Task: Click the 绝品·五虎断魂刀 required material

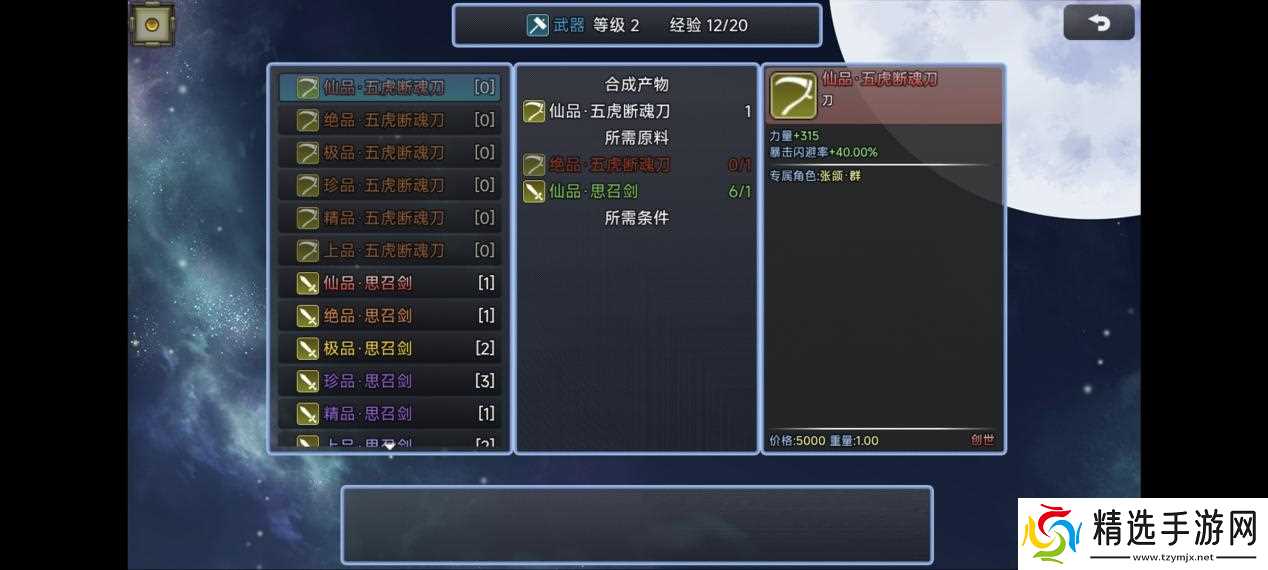Action: (610, 165)
